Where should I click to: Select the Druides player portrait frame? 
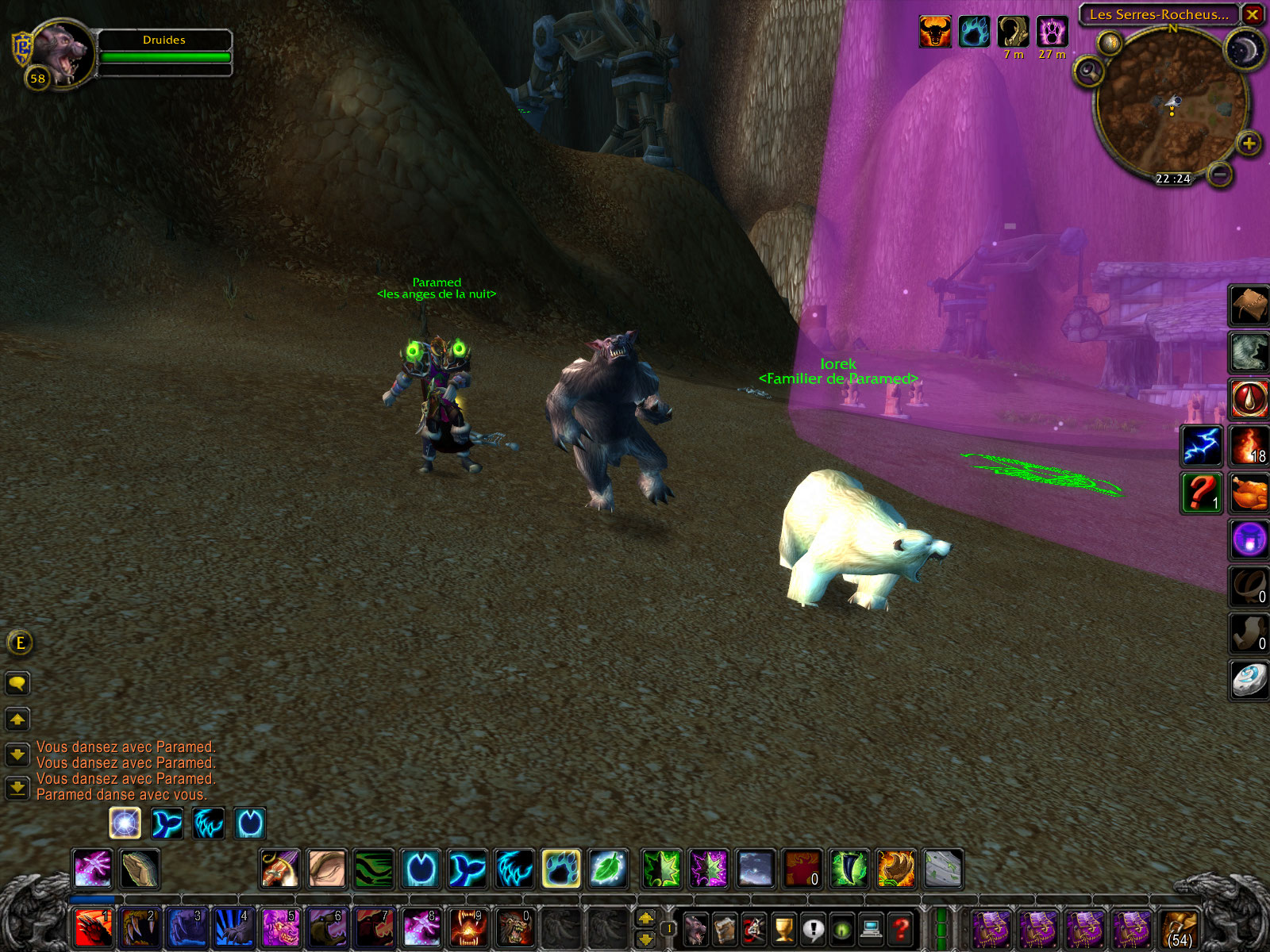(x=62, y=54)
